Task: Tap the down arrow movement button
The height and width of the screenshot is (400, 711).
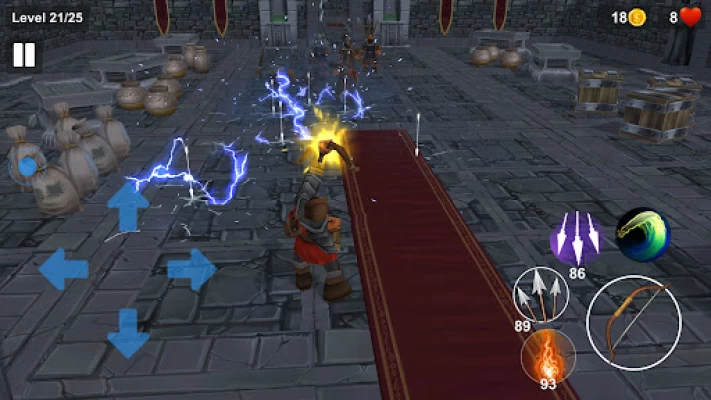Action: coord(128,332)
